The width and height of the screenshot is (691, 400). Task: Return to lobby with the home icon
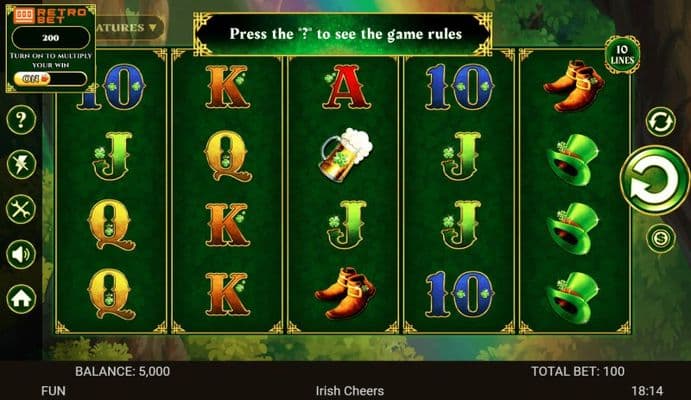(21, 298)
